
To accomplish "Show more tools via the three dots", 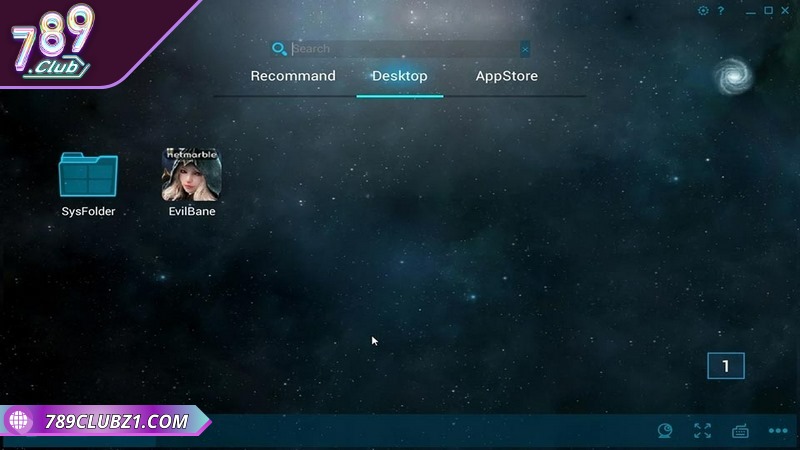I will pos(778,431).
